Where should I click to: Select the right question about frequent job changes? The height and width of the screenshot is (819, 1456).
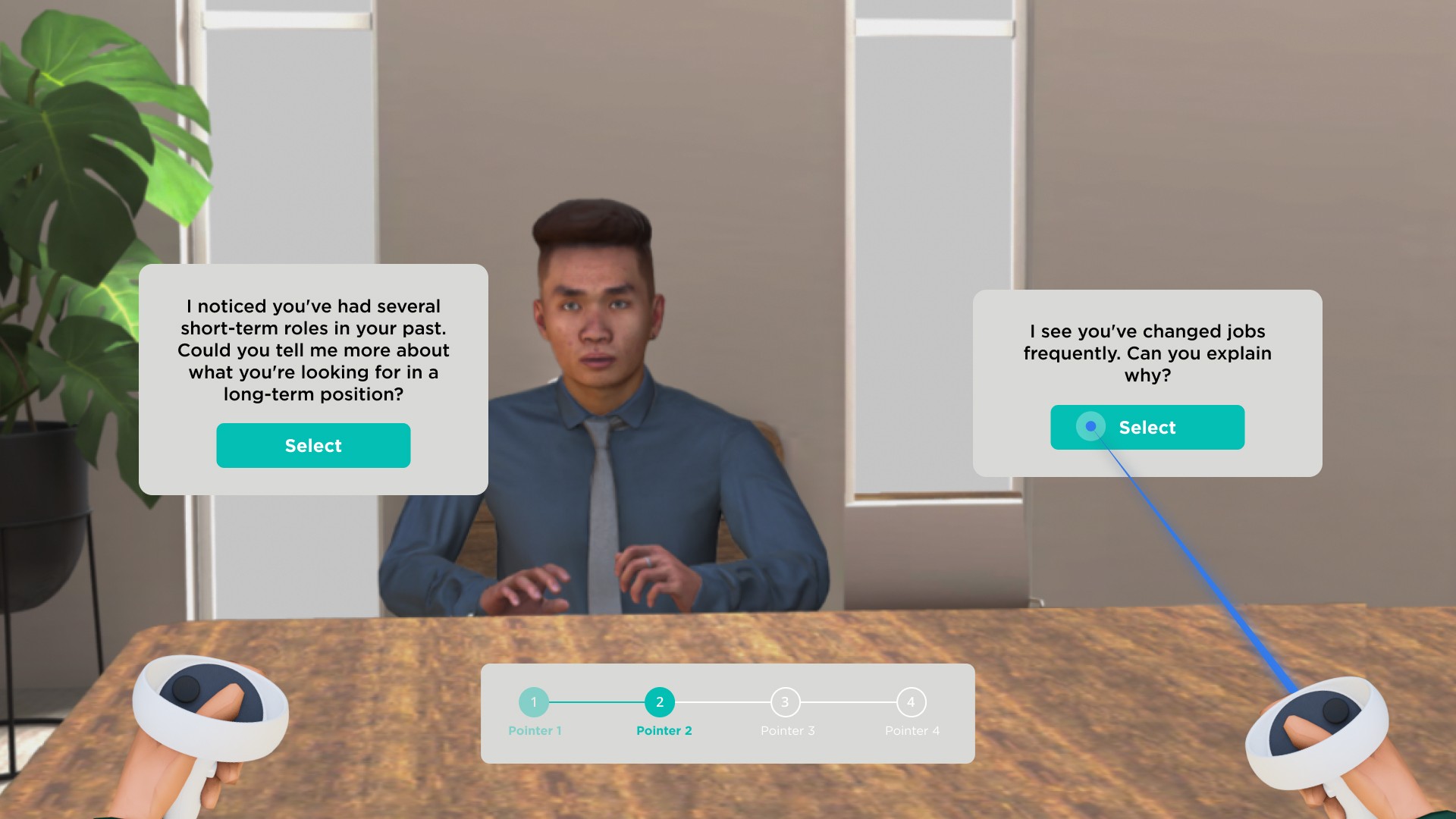tap(1147, 427)
